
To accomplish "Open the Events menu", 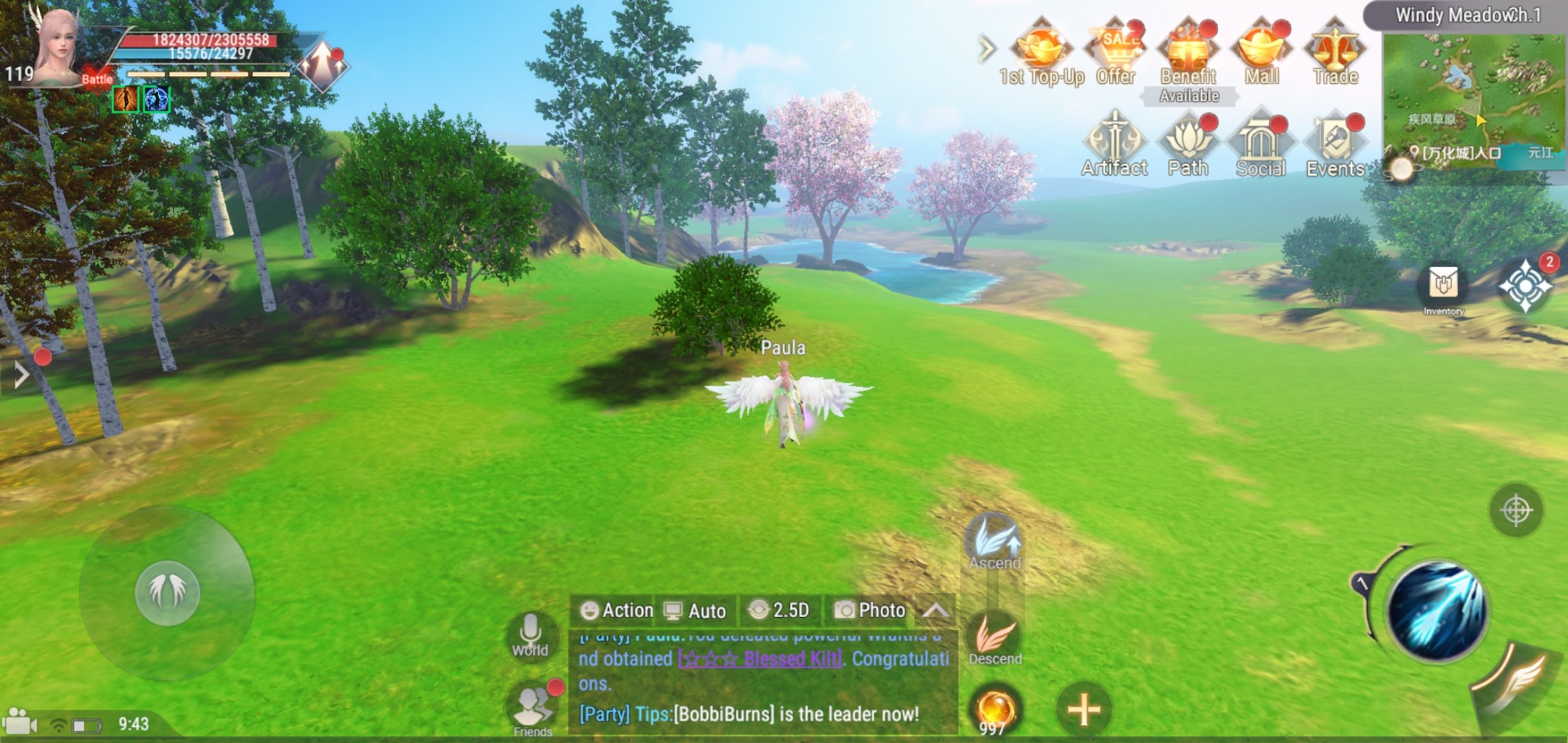I will pos(1335,143).
